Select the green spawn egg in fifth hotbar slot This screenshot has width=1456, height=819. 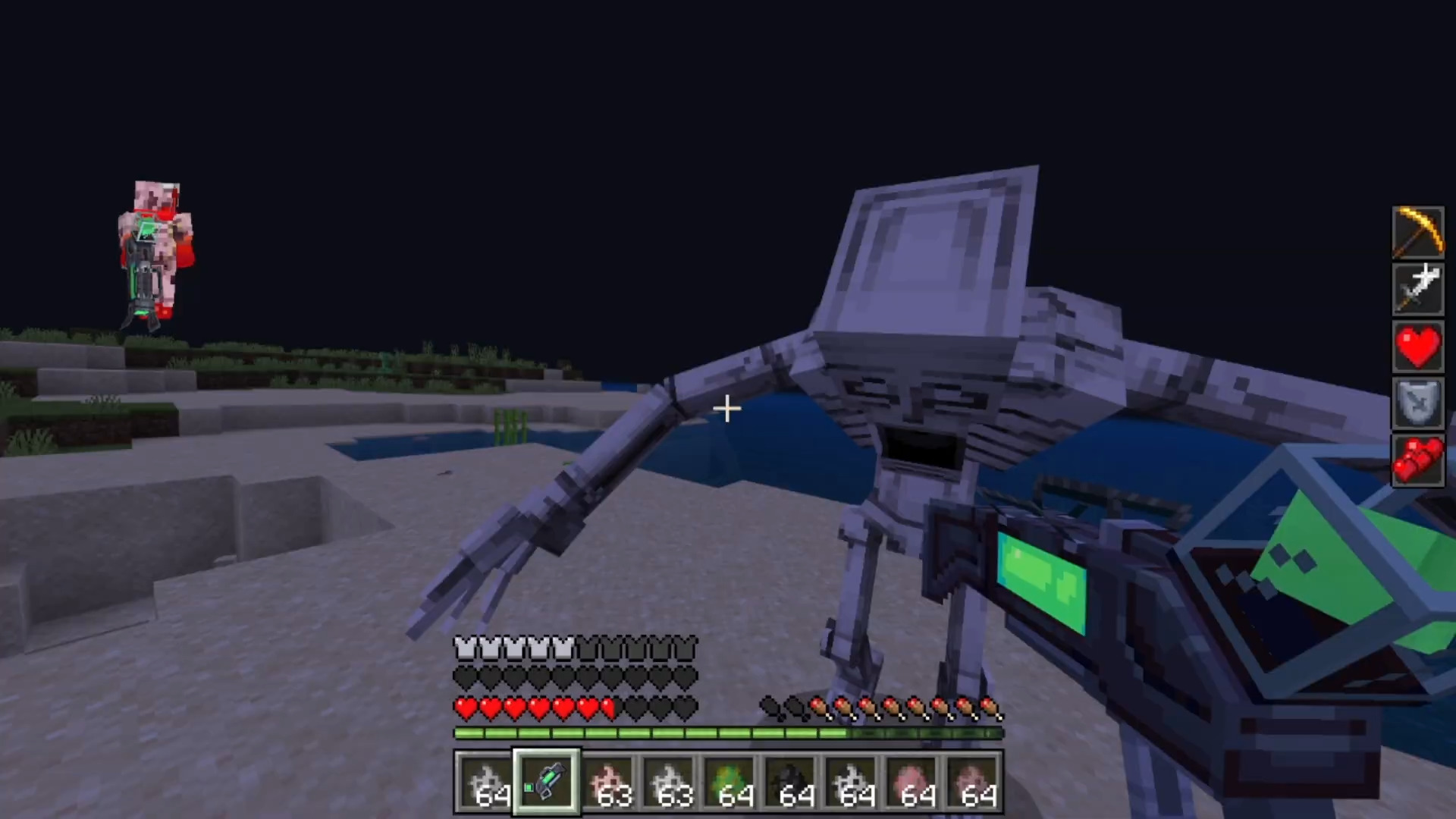pyautogui.click(x=730, y=781)
